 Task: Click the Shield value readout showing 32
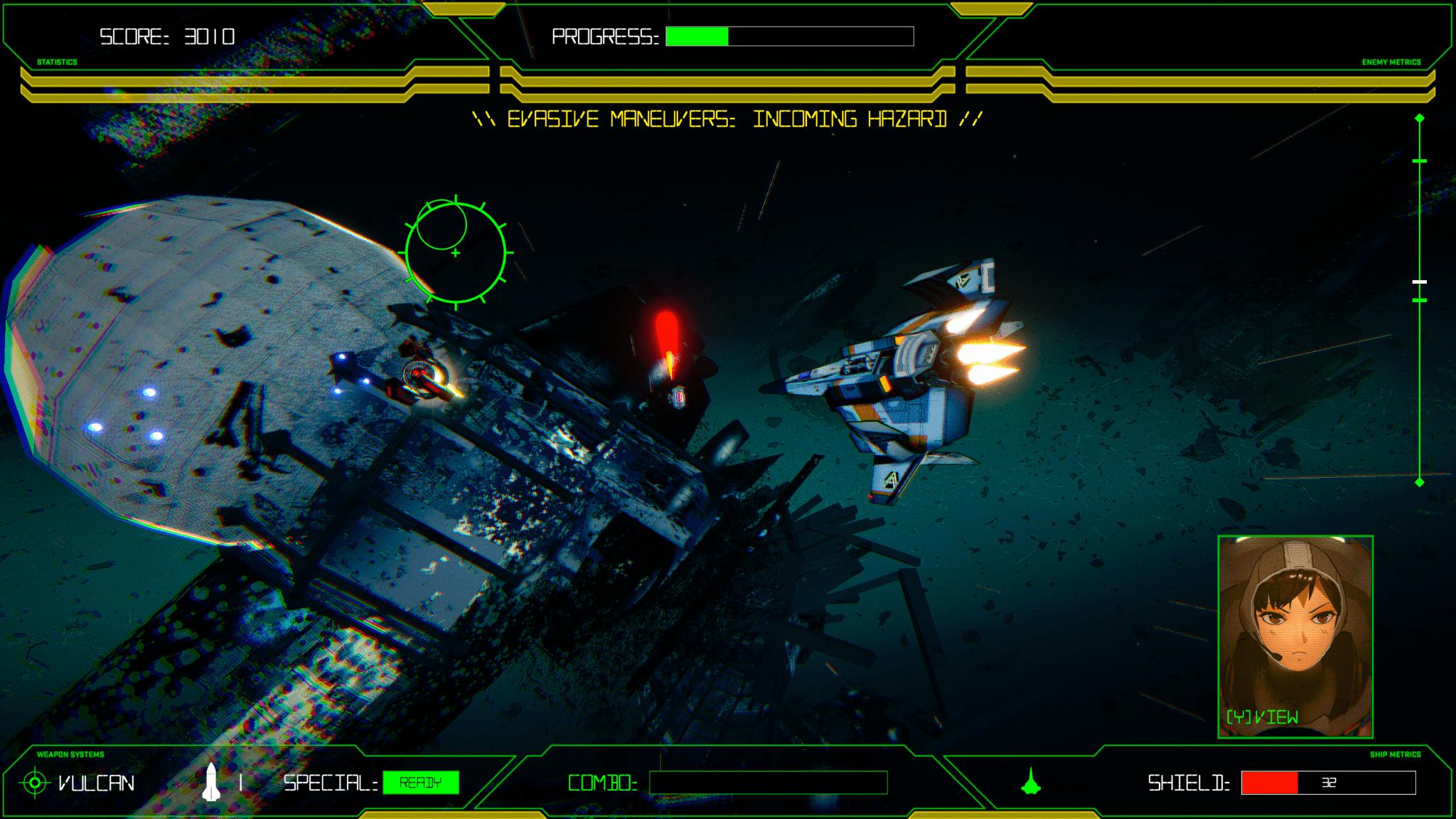tap(1328, 782)
